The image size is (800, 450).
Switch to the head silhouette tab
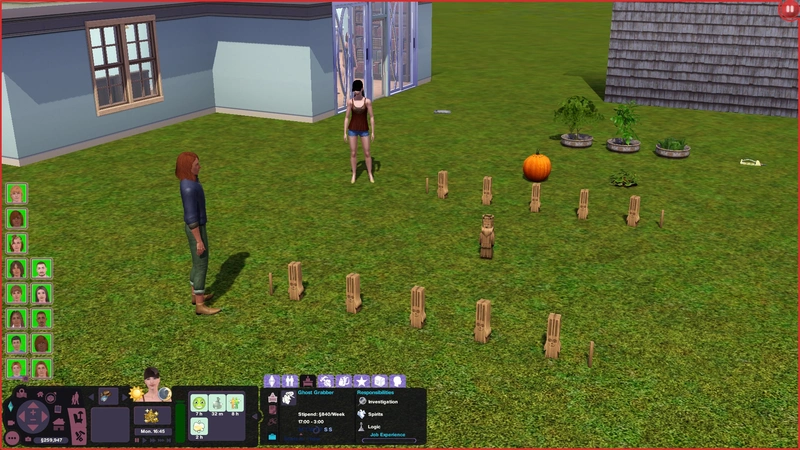point(396,381)
